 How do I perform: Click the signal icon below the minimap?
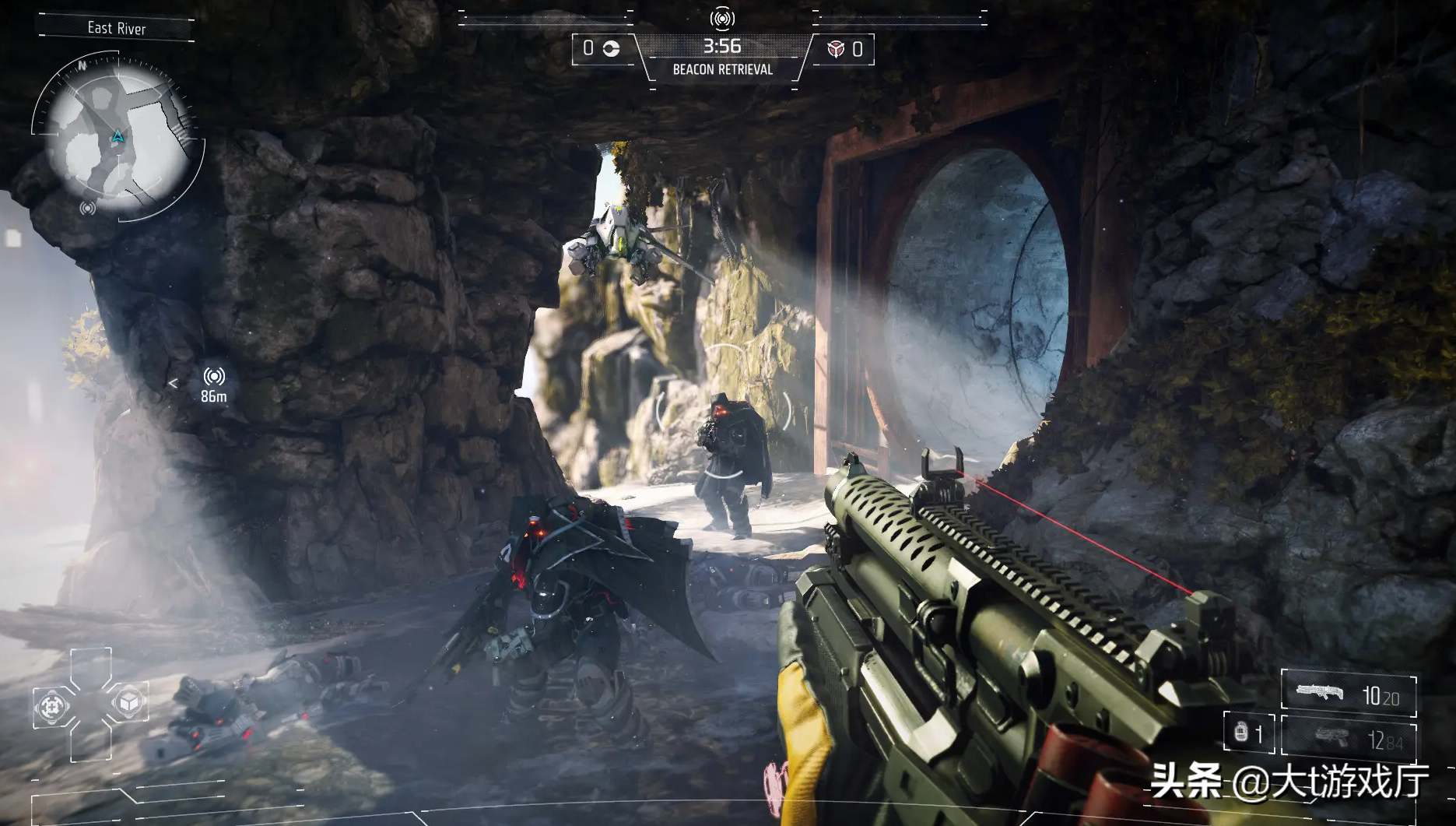click(x=88, y=209)
